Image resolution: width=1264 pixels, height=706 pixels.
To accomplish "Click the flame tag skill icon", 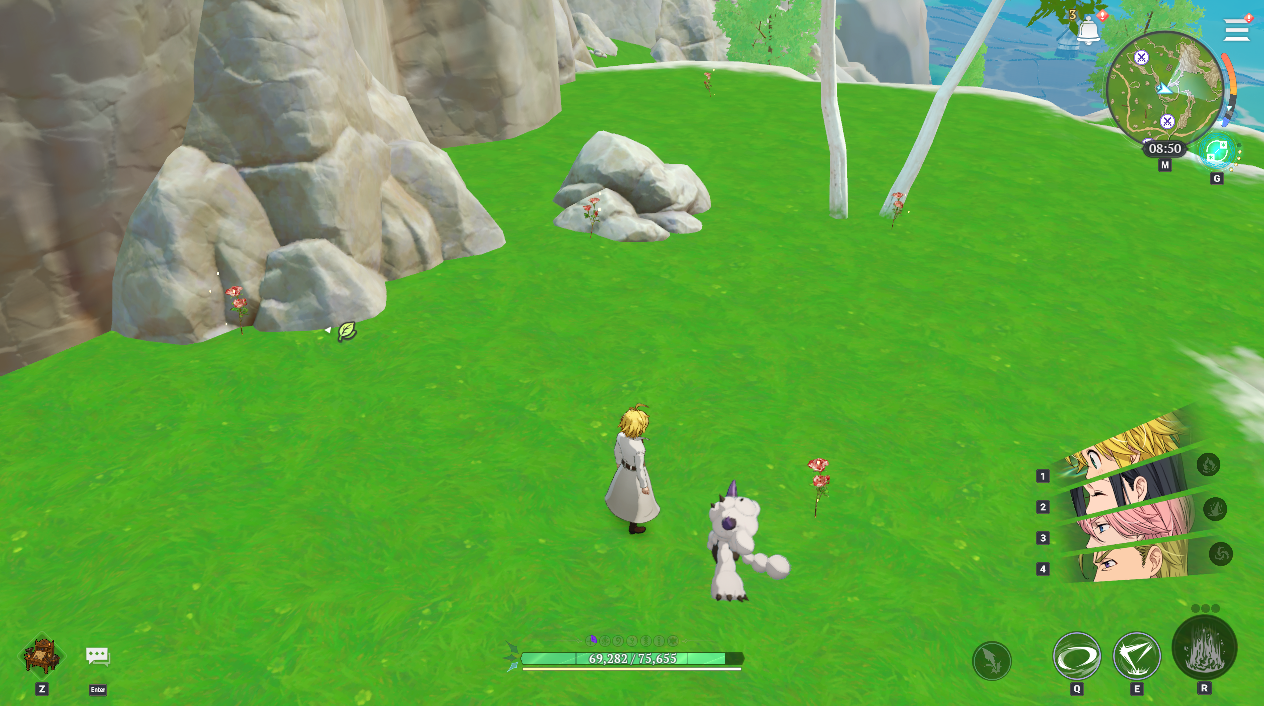I will pos(1209,464).
